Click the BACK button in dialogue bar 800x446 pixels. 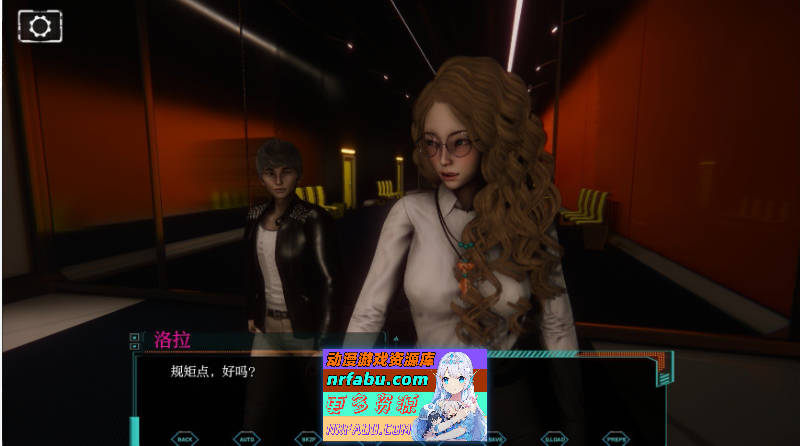pos(185,438)
